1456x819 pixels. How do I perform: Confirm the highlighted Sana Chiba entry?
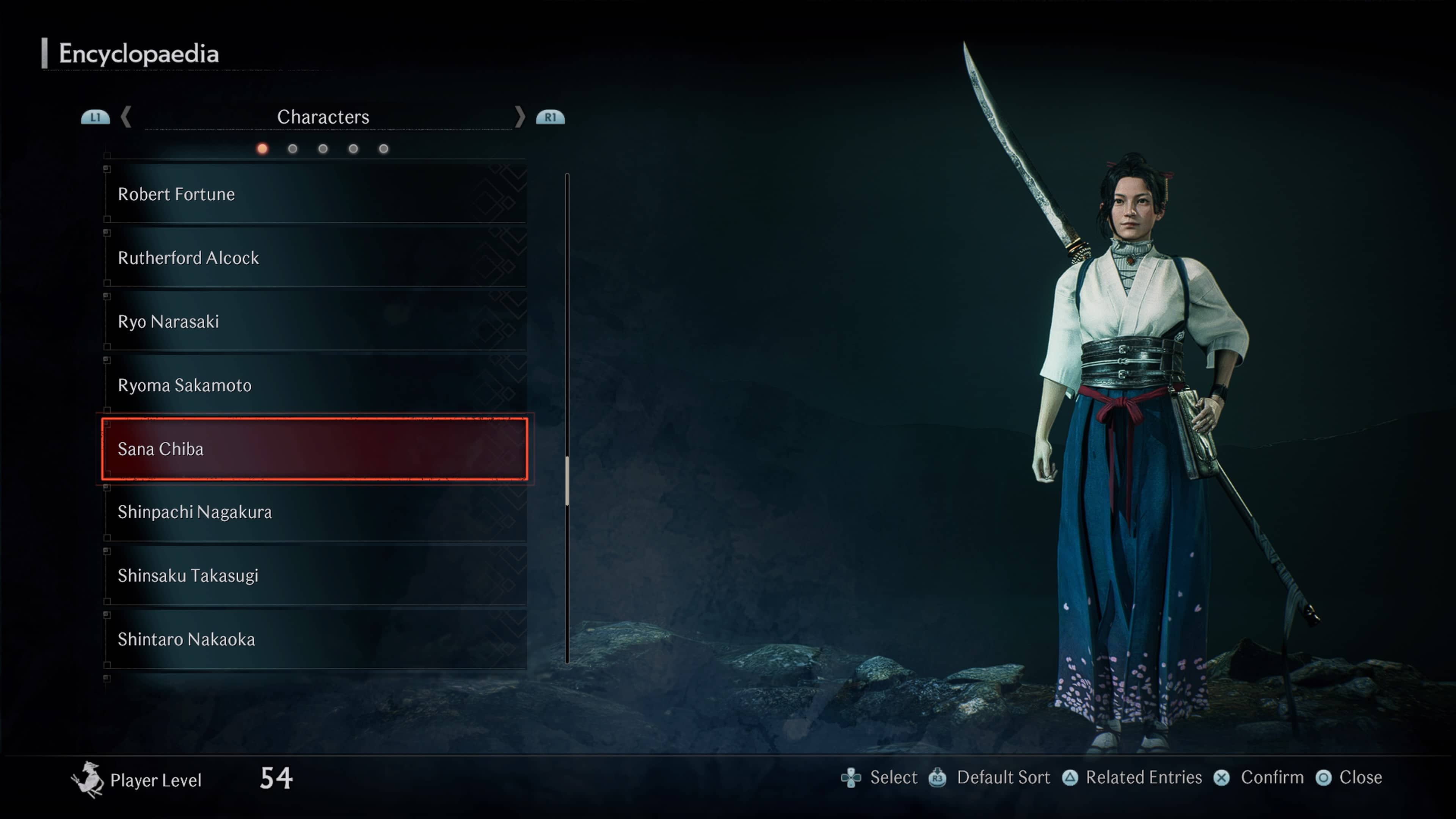[315, 449]
